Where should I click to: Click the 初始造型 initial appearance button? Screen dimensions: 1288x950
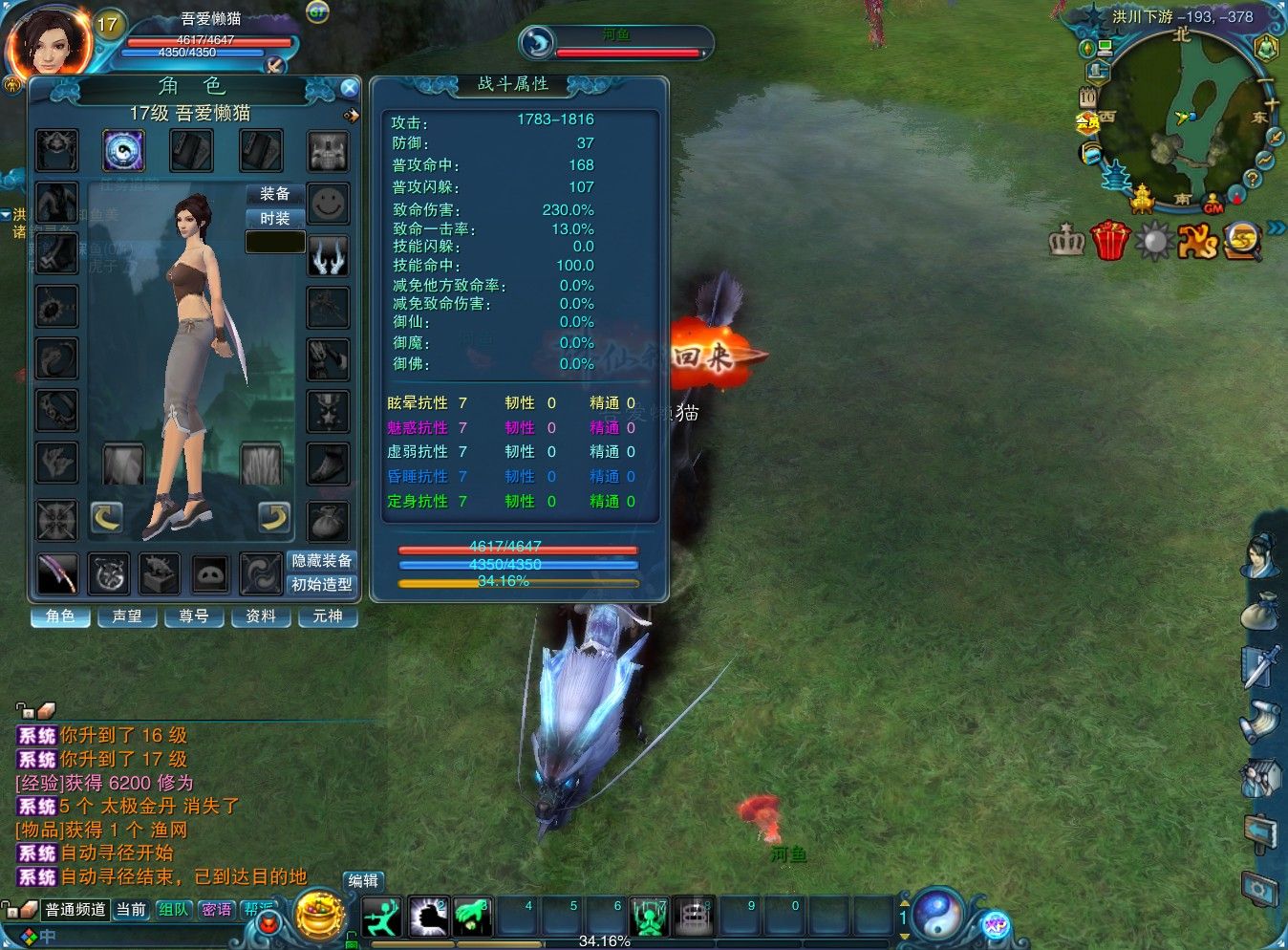321,584
